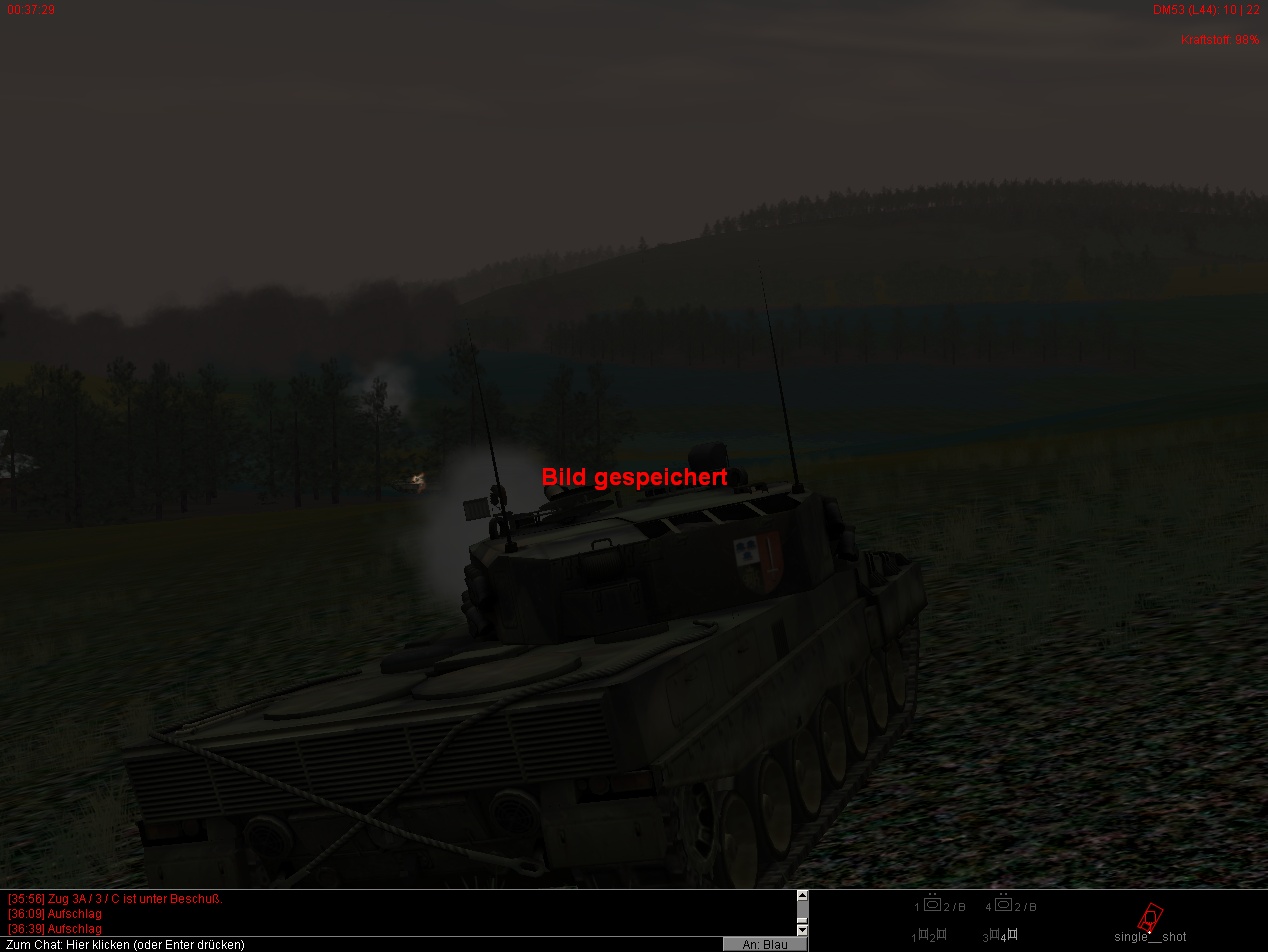Select the tank number 1 icon
The image size is (1268, 952).
(x=924, y=935)
